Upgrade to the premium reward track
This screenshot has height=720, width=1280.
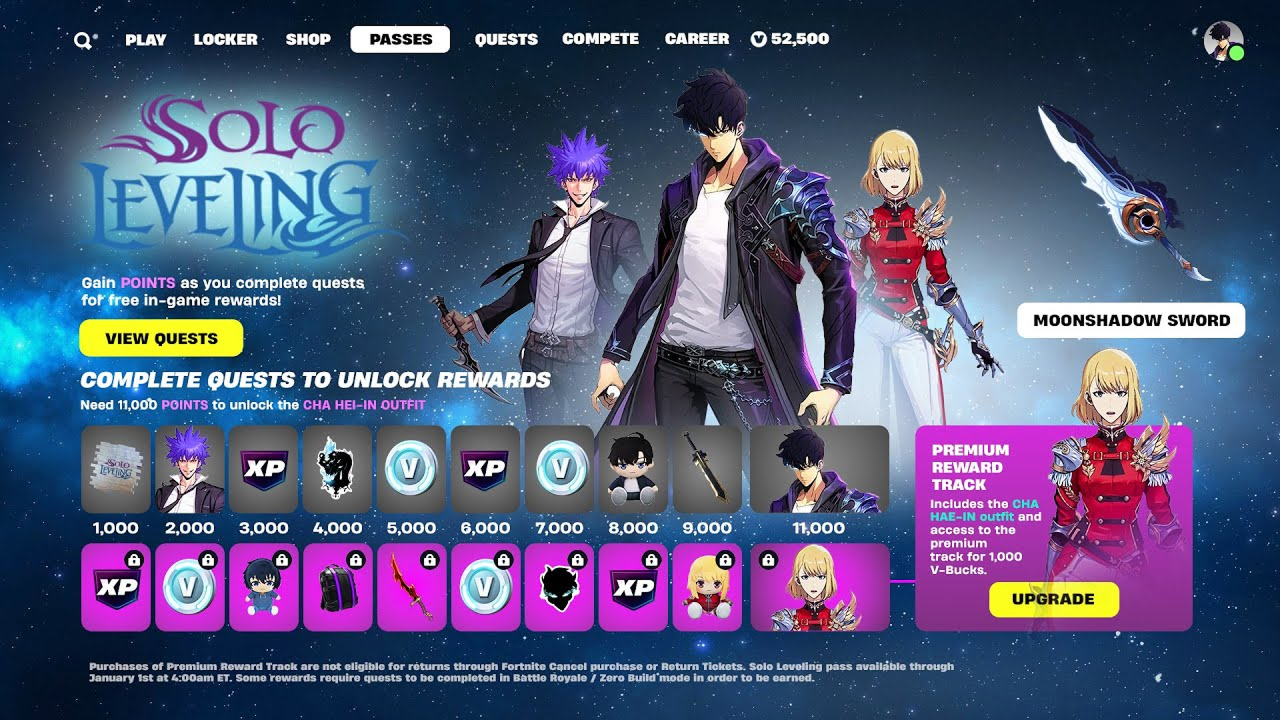click(x=1053, y=599)
